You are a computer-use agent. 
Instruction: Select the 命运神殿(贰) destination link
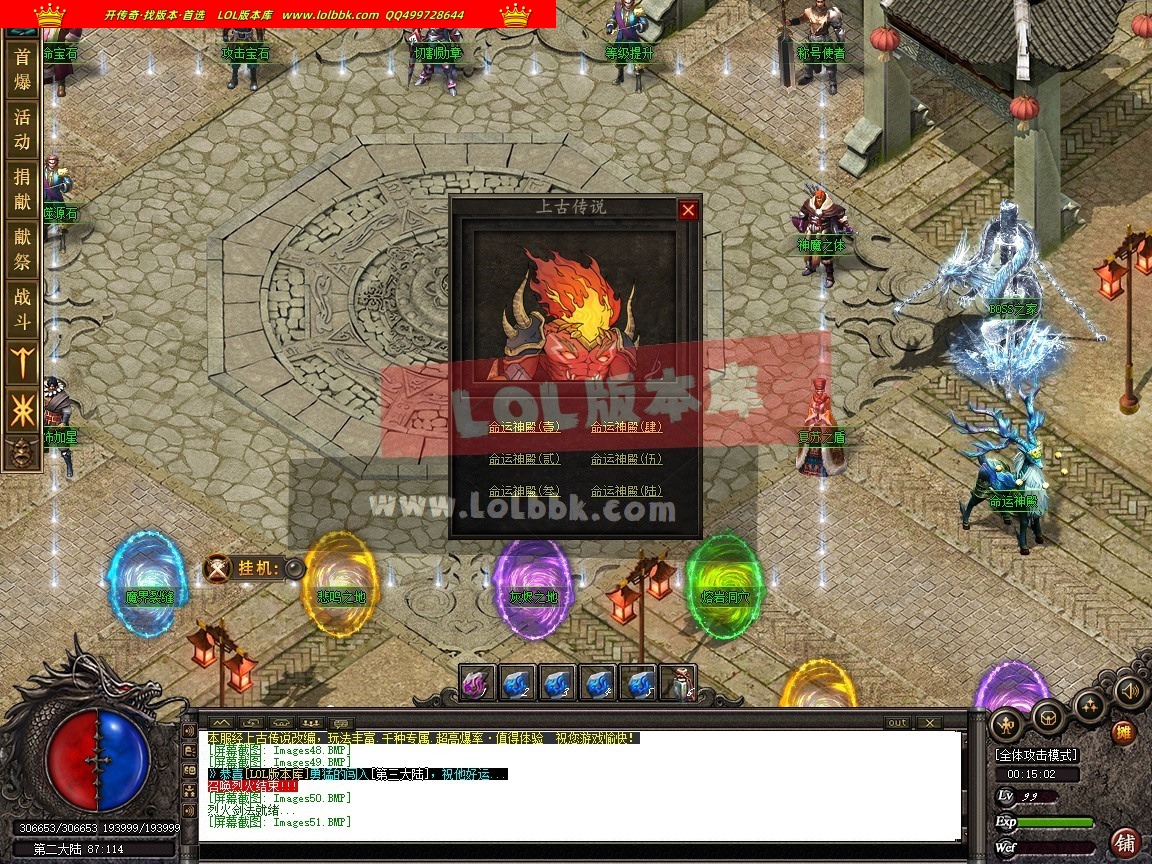[x=524, y=459]
